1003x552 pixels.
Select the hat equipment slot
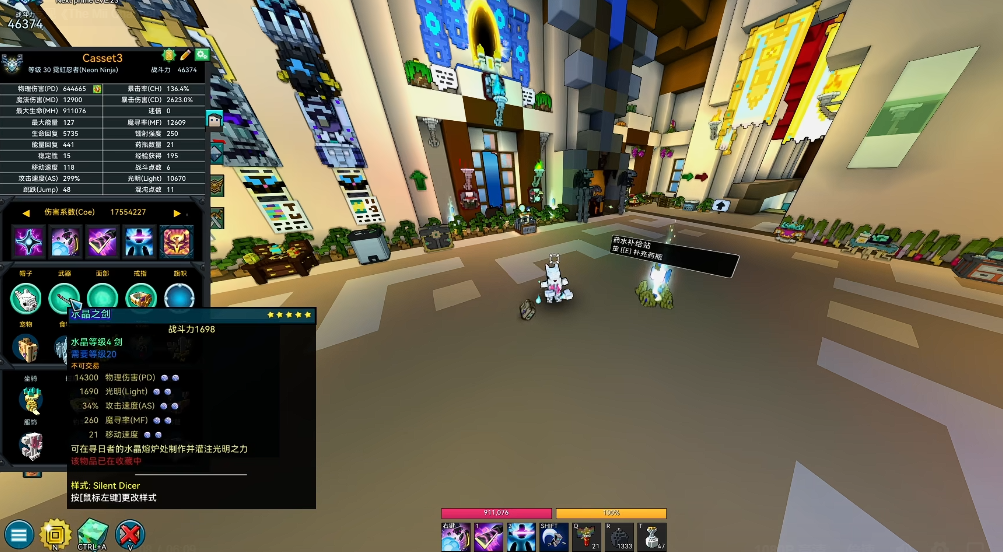pyautogui.click(x=26, y=297)
